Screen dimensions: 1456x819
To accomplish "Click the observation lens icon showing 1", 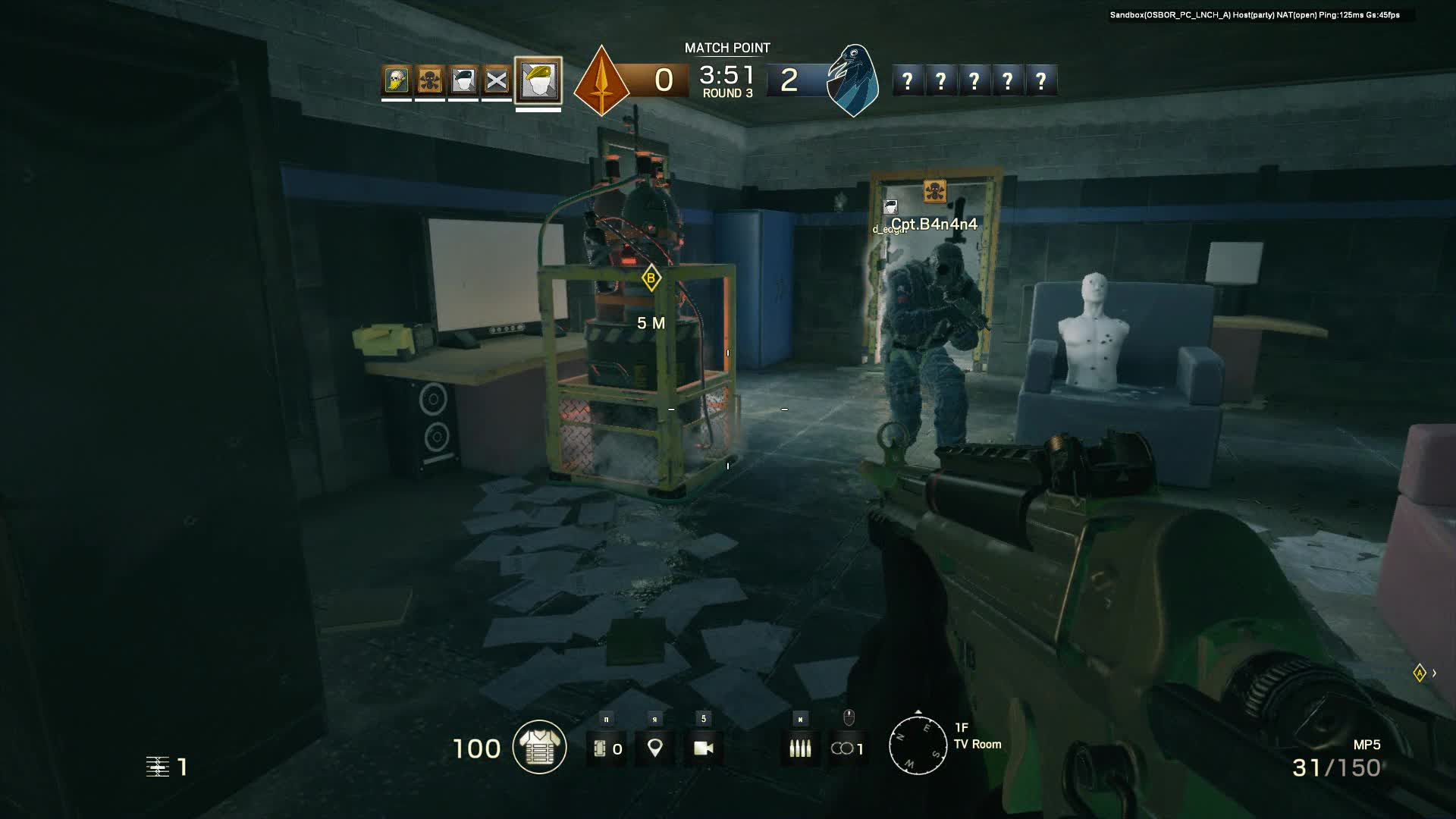I will (x=847, y=748).
